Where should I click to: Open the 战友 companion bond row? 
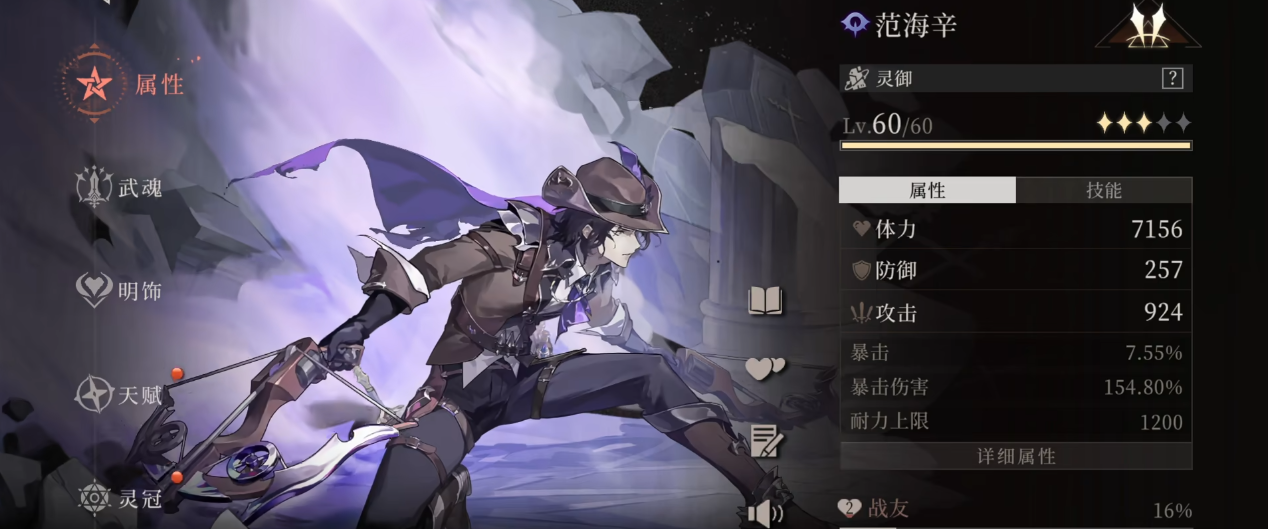(x=1015, y=510)
